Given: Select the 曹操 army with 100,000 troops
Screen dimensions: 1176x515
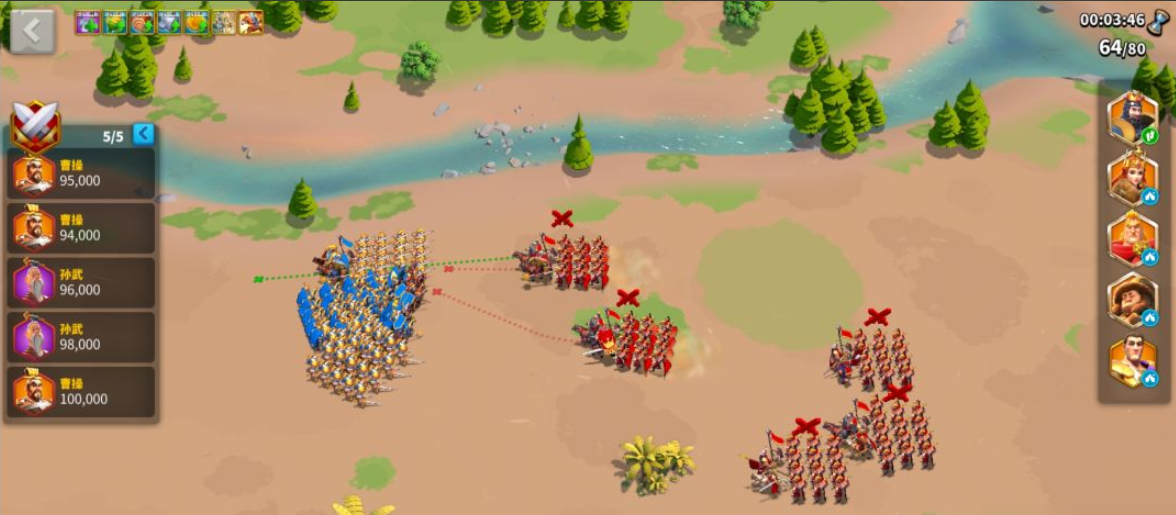Looking at the screenshot, I should click(80, 391).
